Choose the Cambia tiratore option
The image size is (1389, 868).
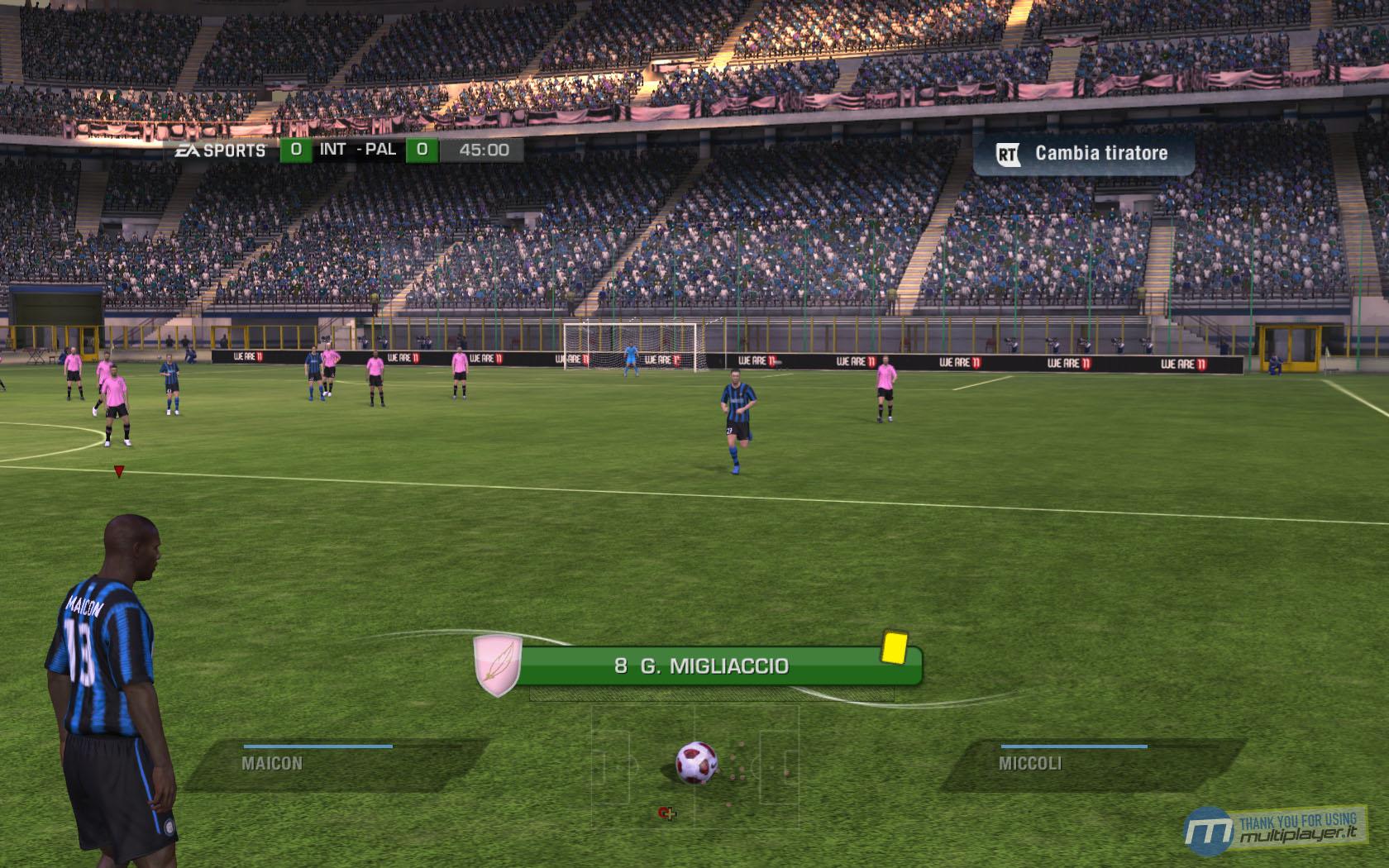[1084, 154]
